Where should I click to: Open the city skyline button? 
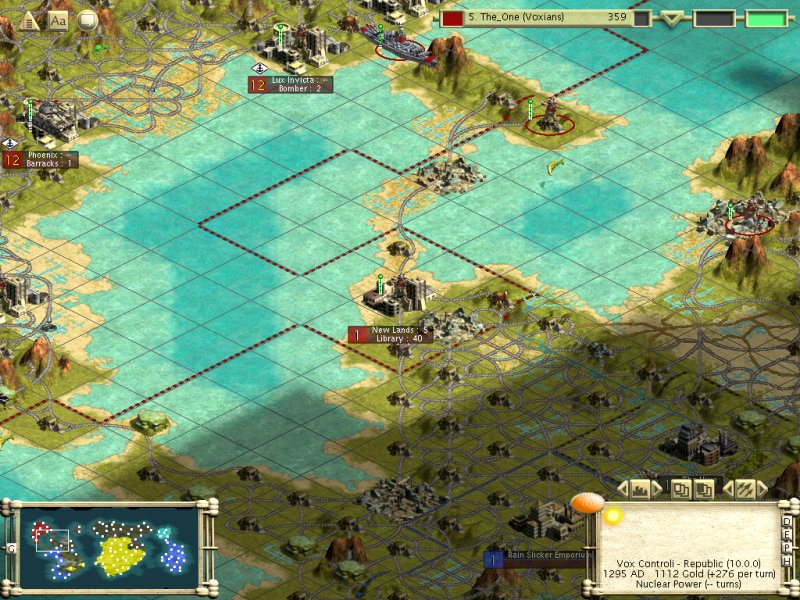click(638, 489)
